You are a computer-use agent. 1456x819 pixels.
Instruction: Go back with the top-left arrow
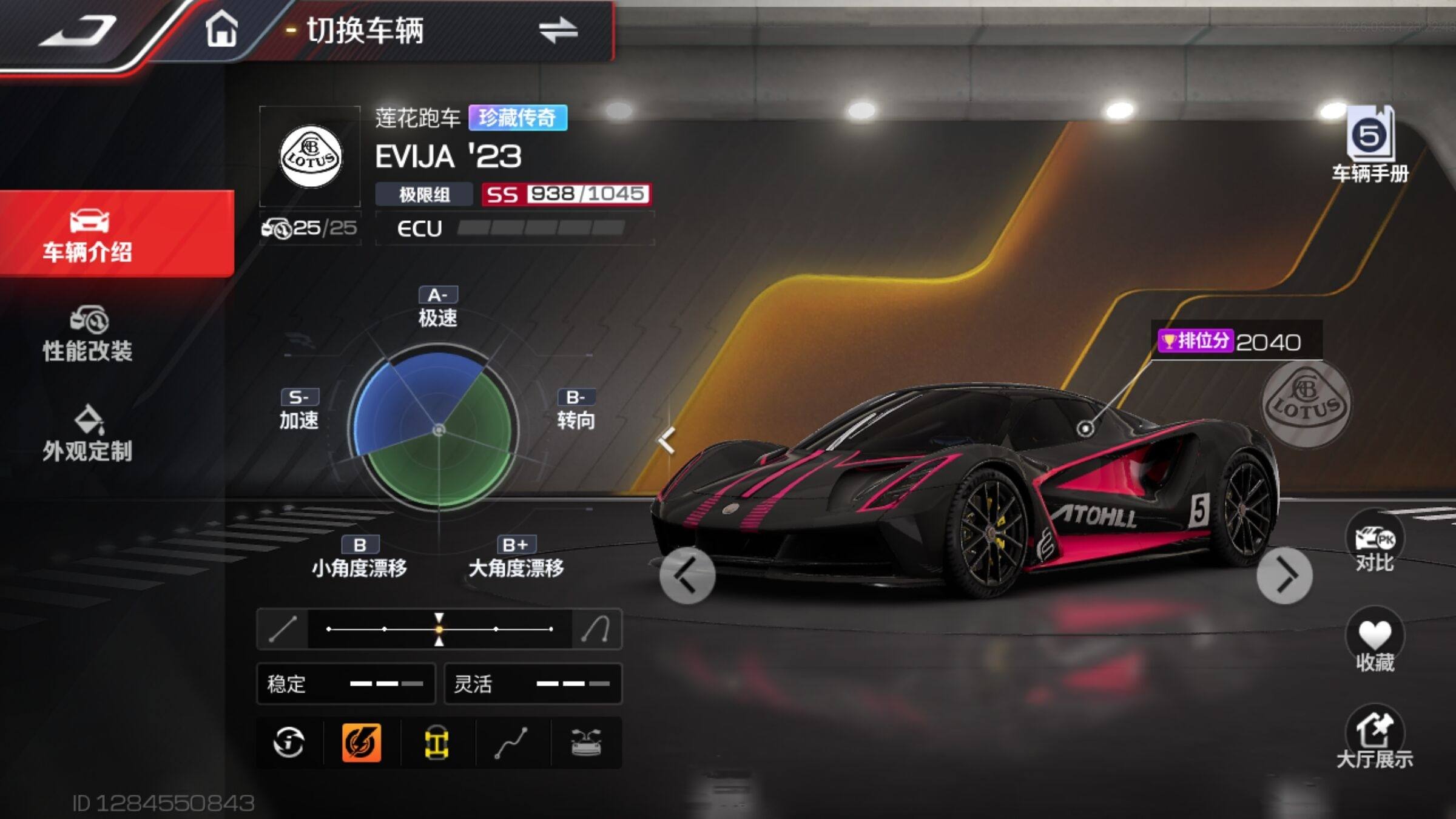pyautogui.click(x=79, y=30)
